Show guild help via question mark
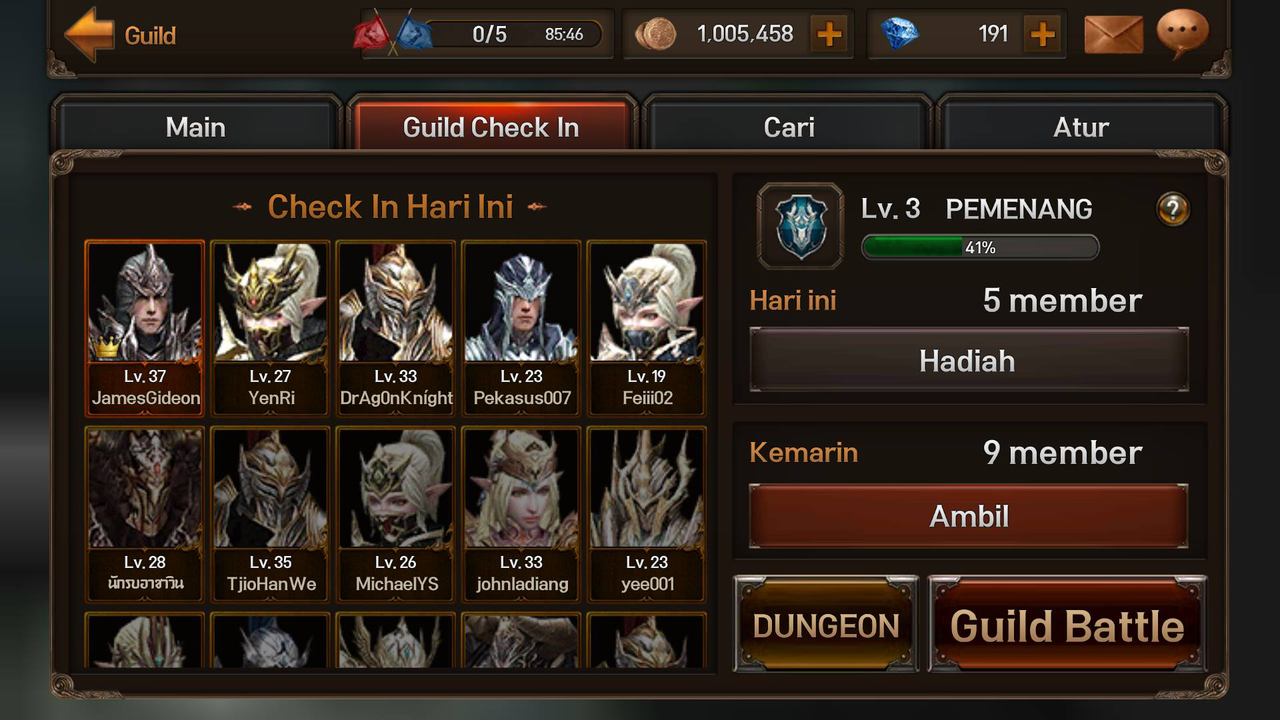1280x720 pixels. click(1172, 209)
